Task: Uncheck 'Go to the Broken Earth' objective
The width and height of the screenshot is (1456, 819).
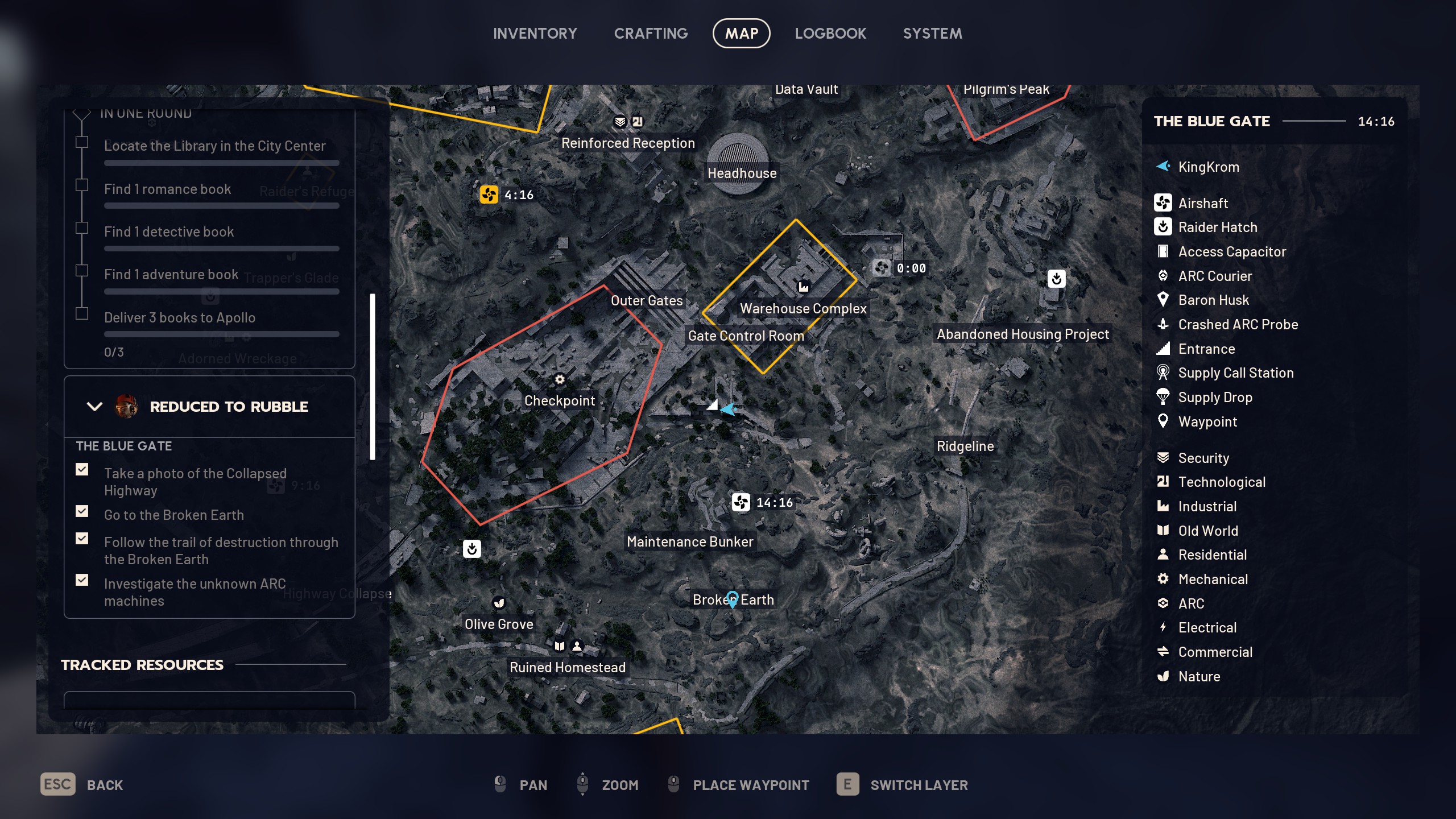Action: tap(82, 511)
